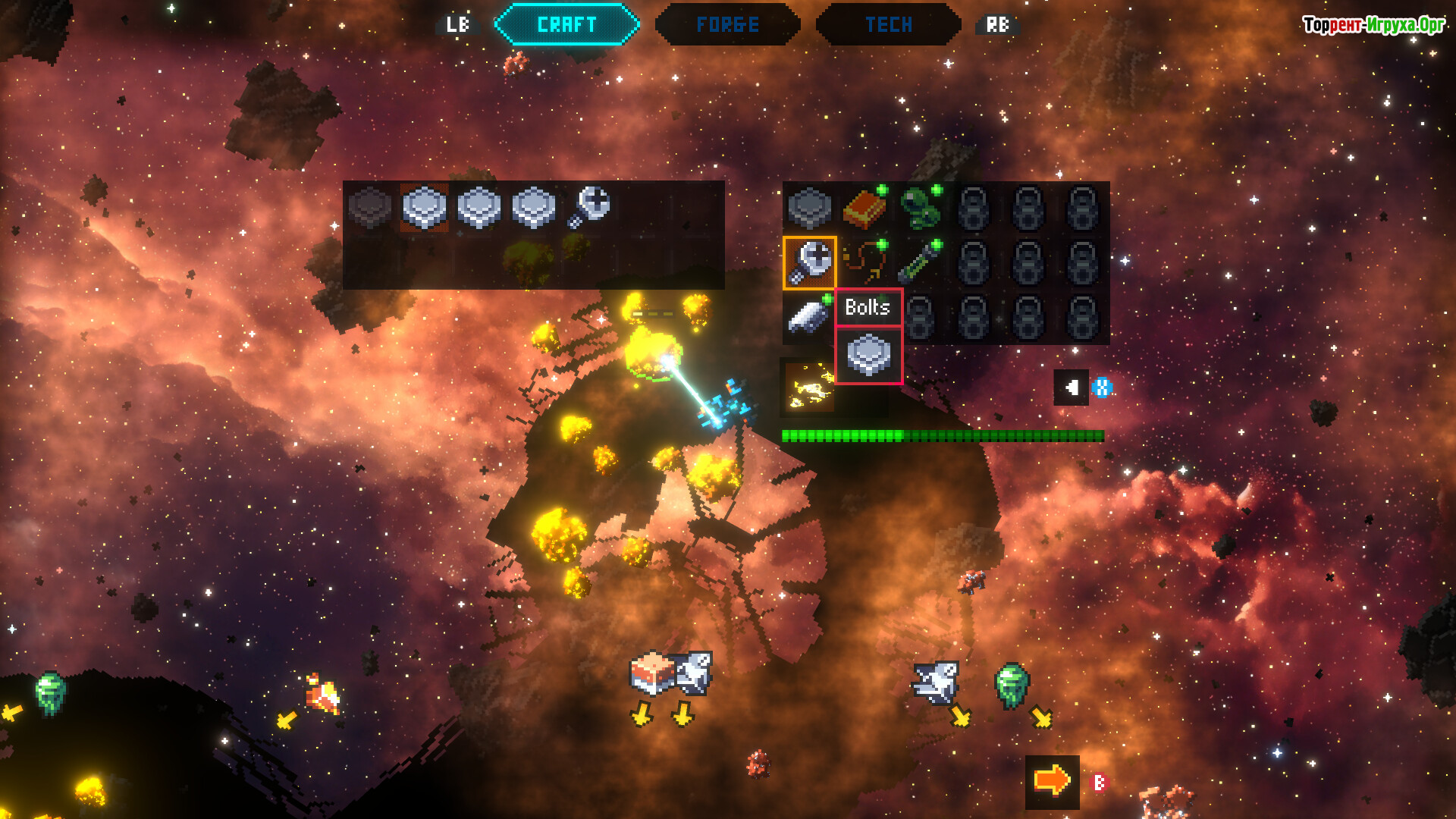
Task: Switch to the Forge tab
Action: point(727,25)
